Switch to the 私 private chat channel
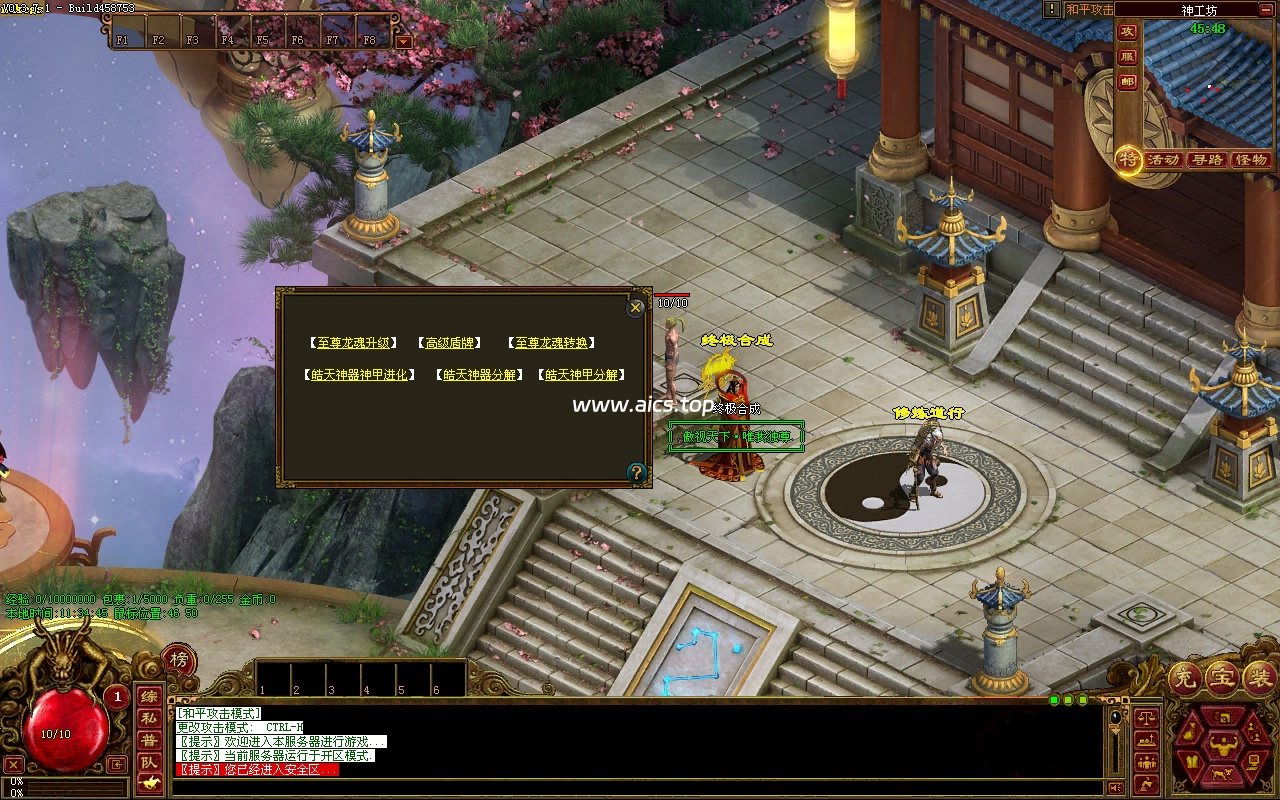Image resolution: width=1280 pixels, height=800 pixels. coord(148,718)
